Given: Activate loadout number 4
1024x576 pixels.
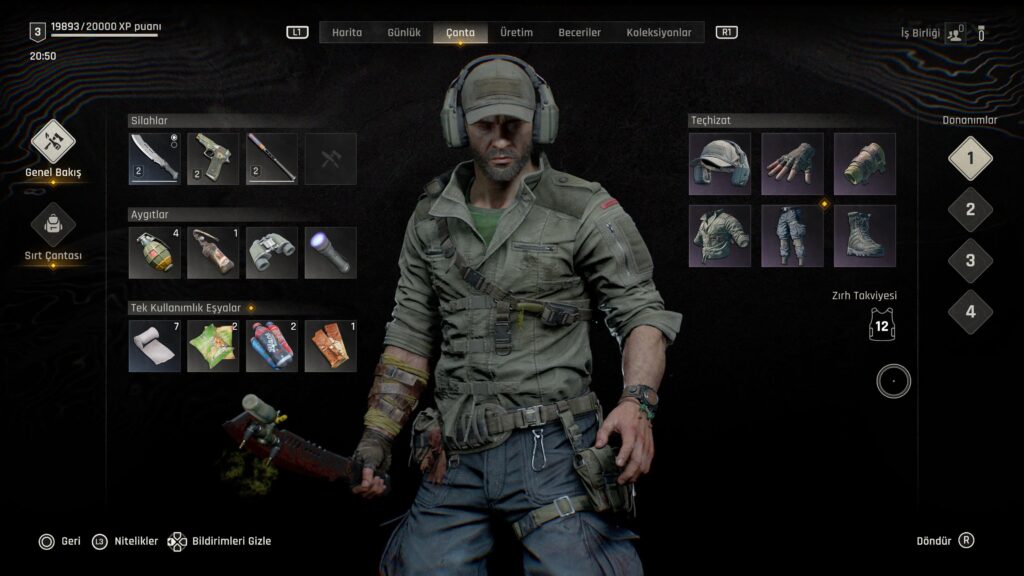Looking at the screenshot, I should click(970, 311).
